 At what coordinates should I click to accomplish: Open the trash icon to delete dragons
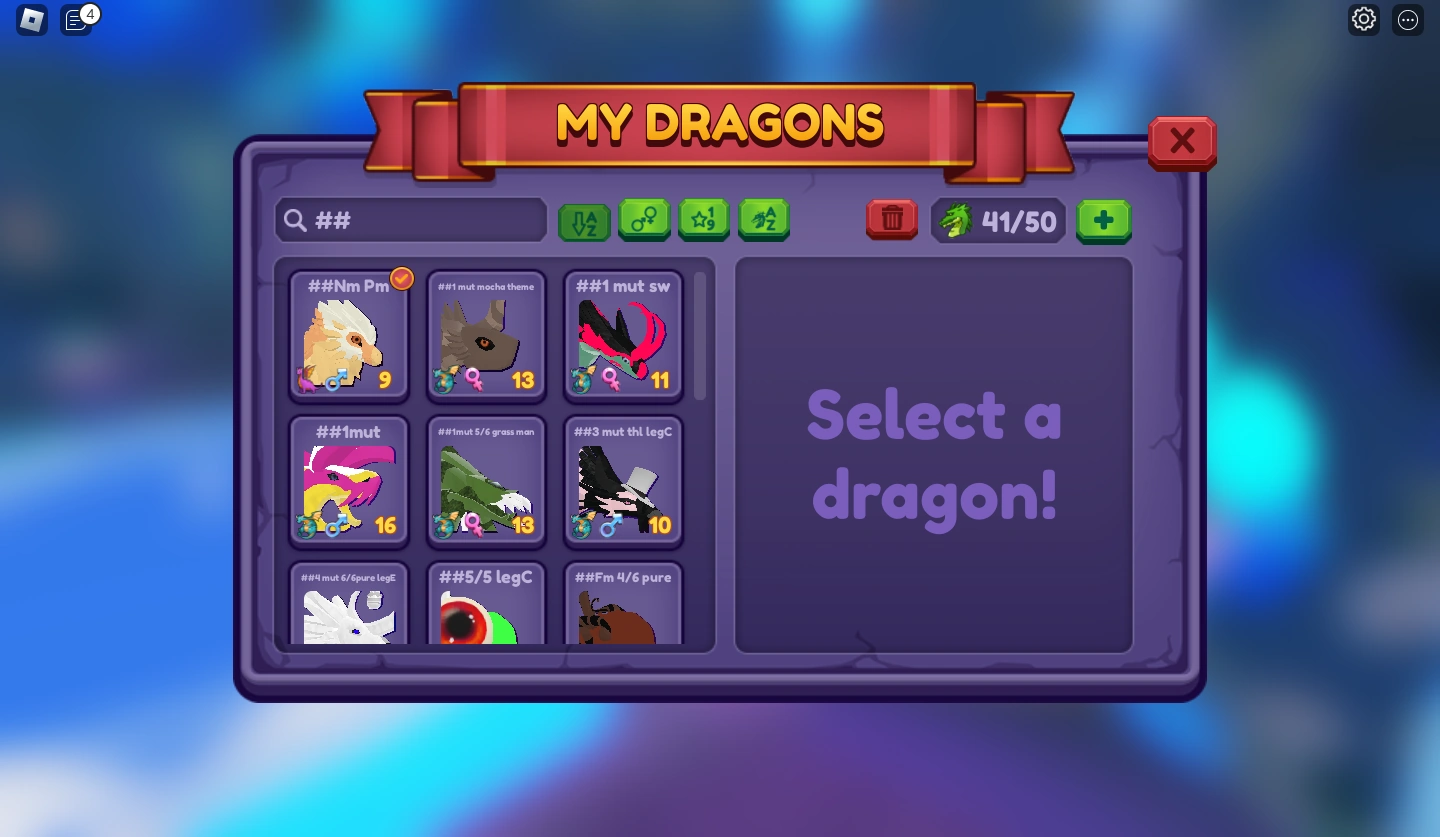point(891,219)
